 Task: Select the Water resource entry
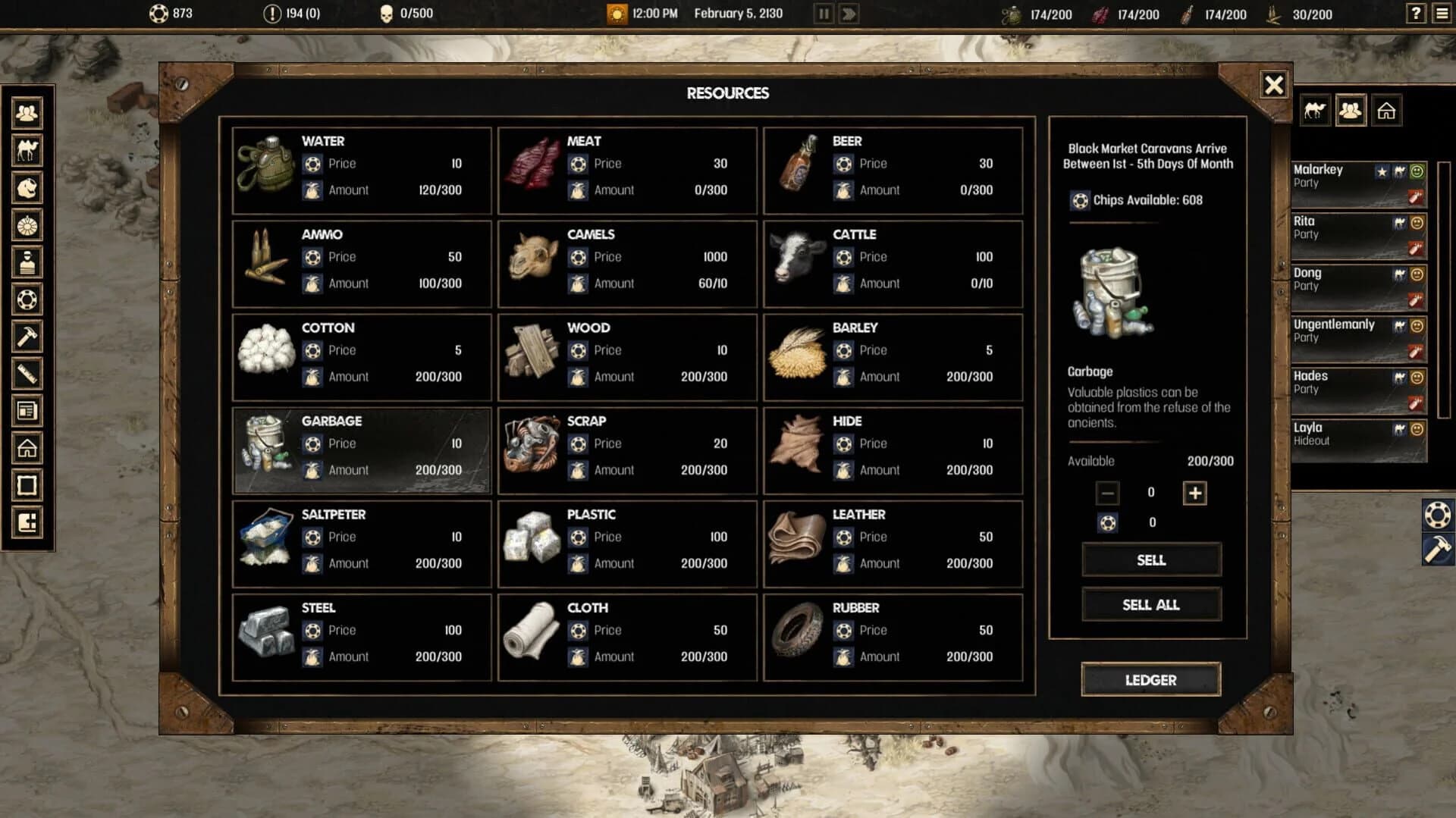tap(361, 169)
